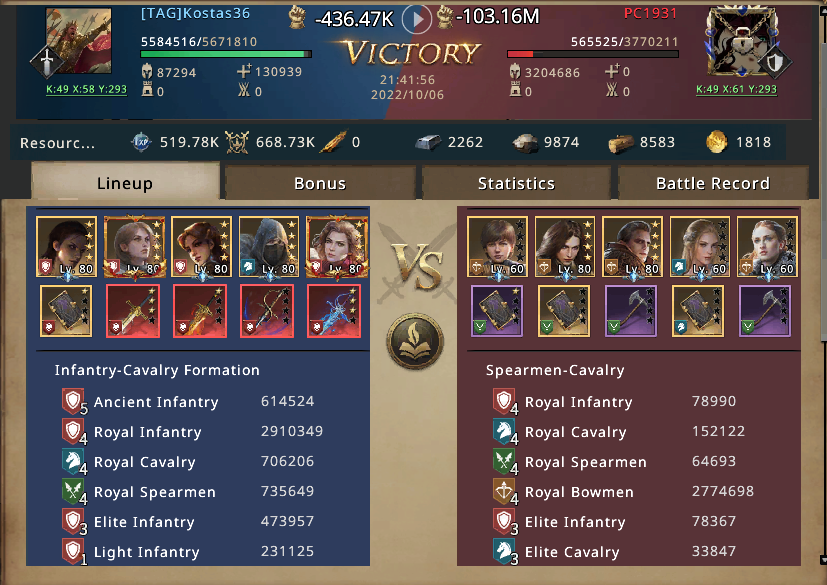Open the attacker's bow equipment slot
This screenshot has width=827, height=585.
tap(268, 311)
